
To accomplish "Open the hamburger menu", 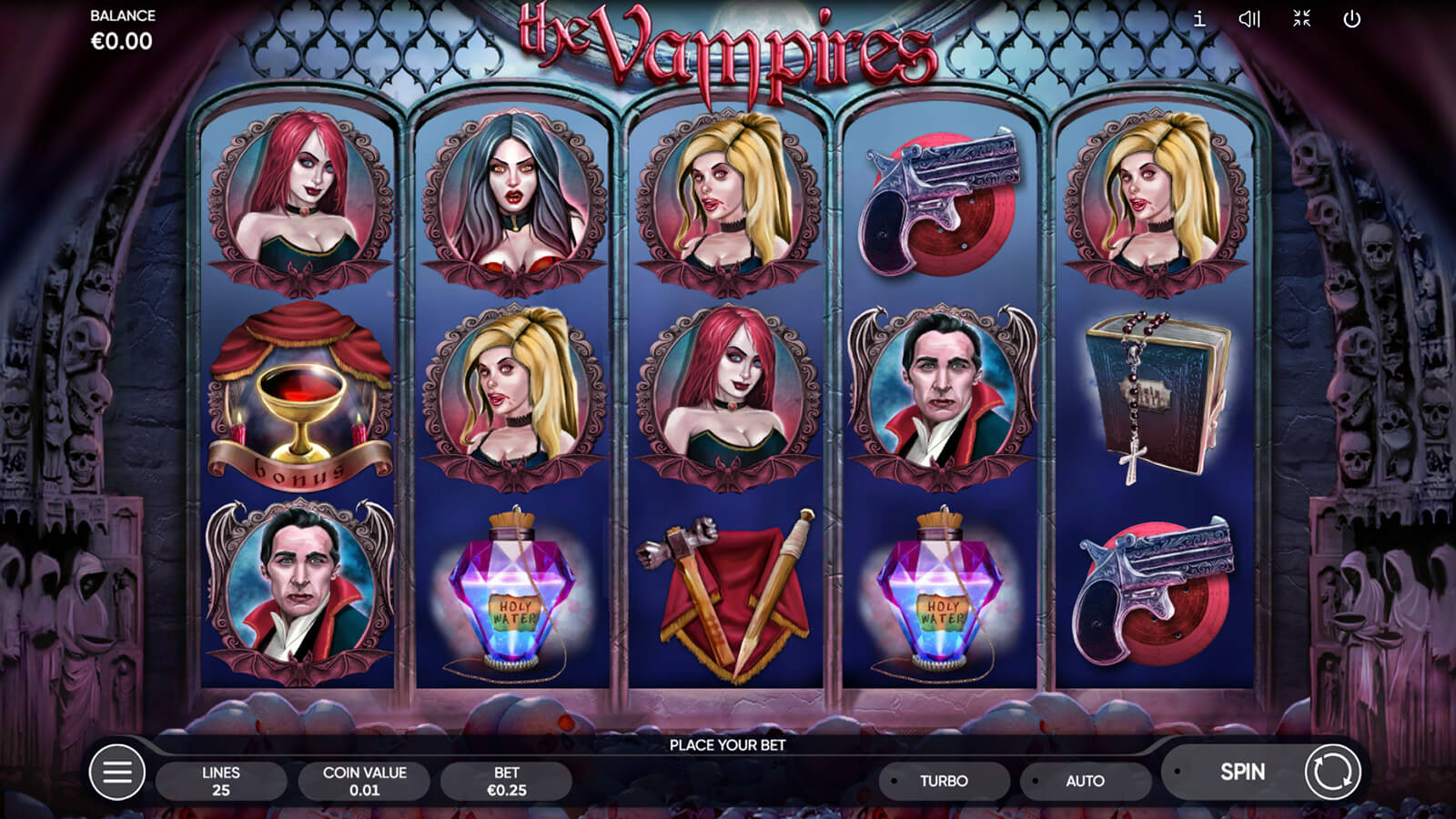I will coord(117,773).
